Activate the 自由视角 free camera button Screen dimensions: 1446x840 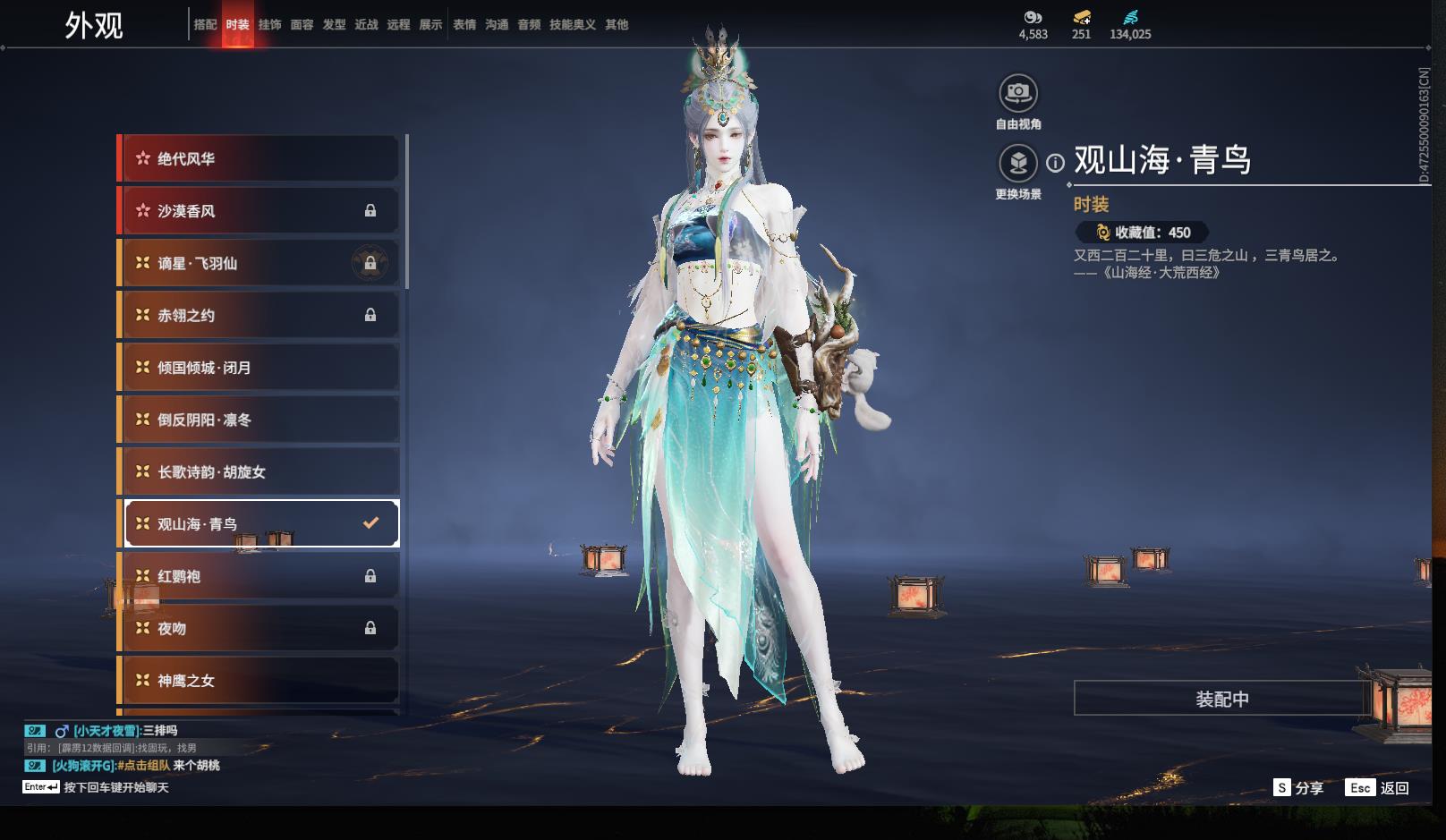1018,93
